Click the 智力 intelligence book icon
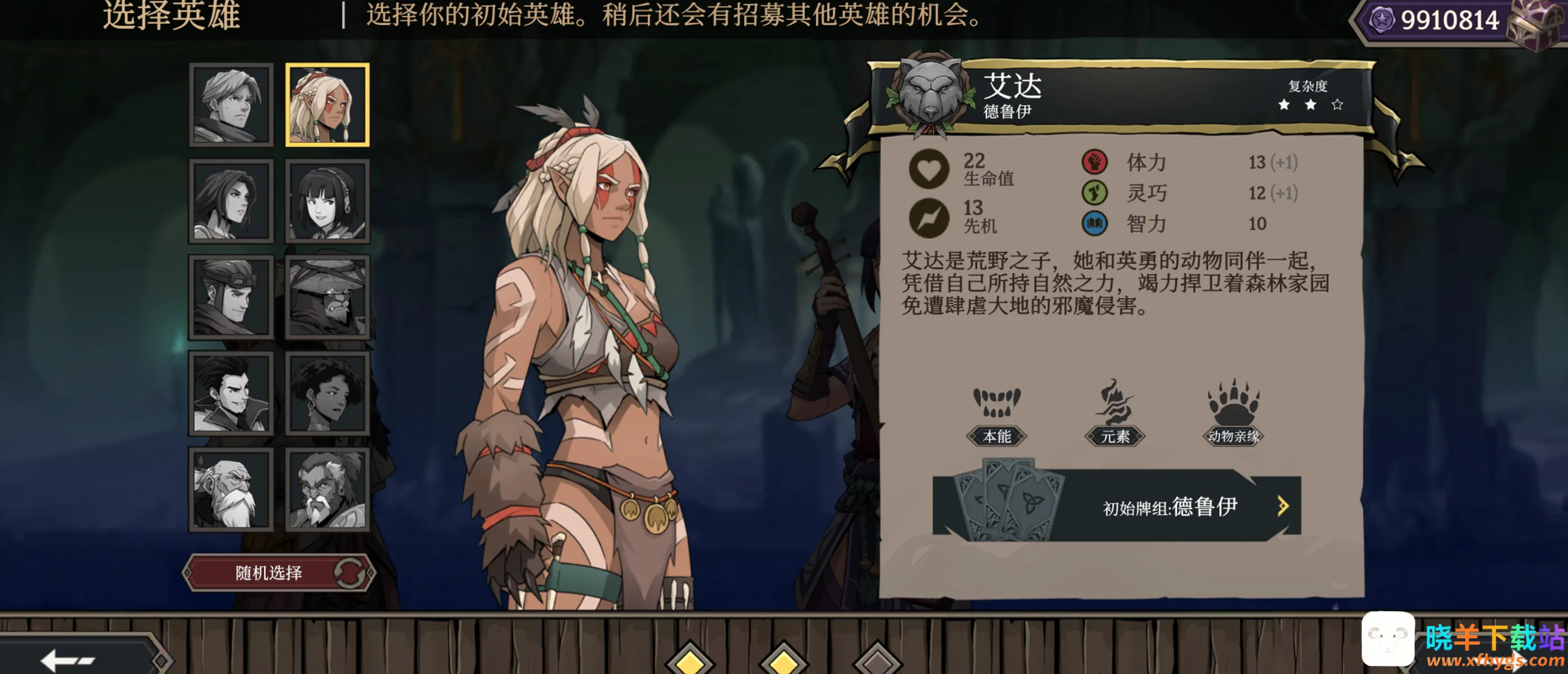The image size is (1568, 674). click(x=1095, y=223)
